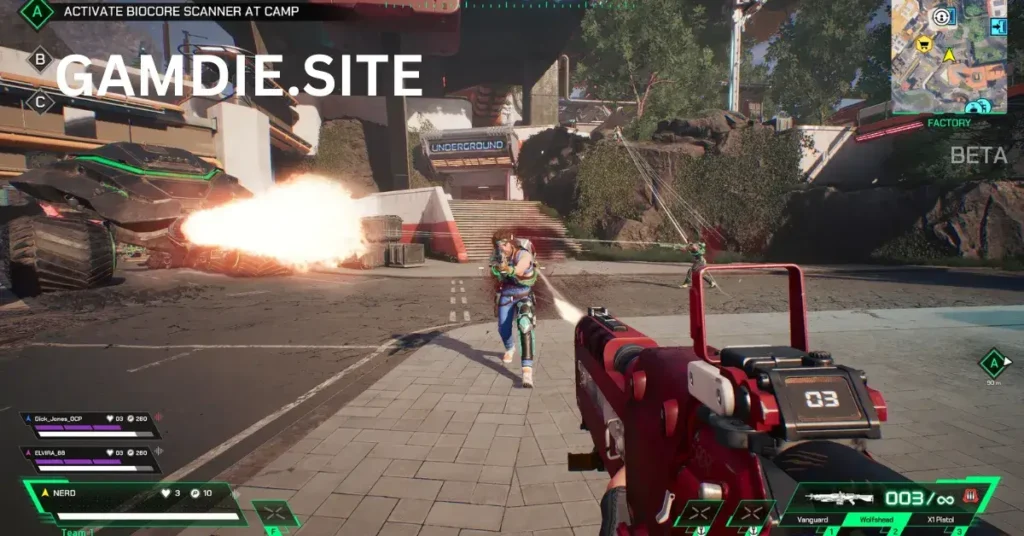Select objective C diamond marker
1024x536 pixels.
[39, 101]
